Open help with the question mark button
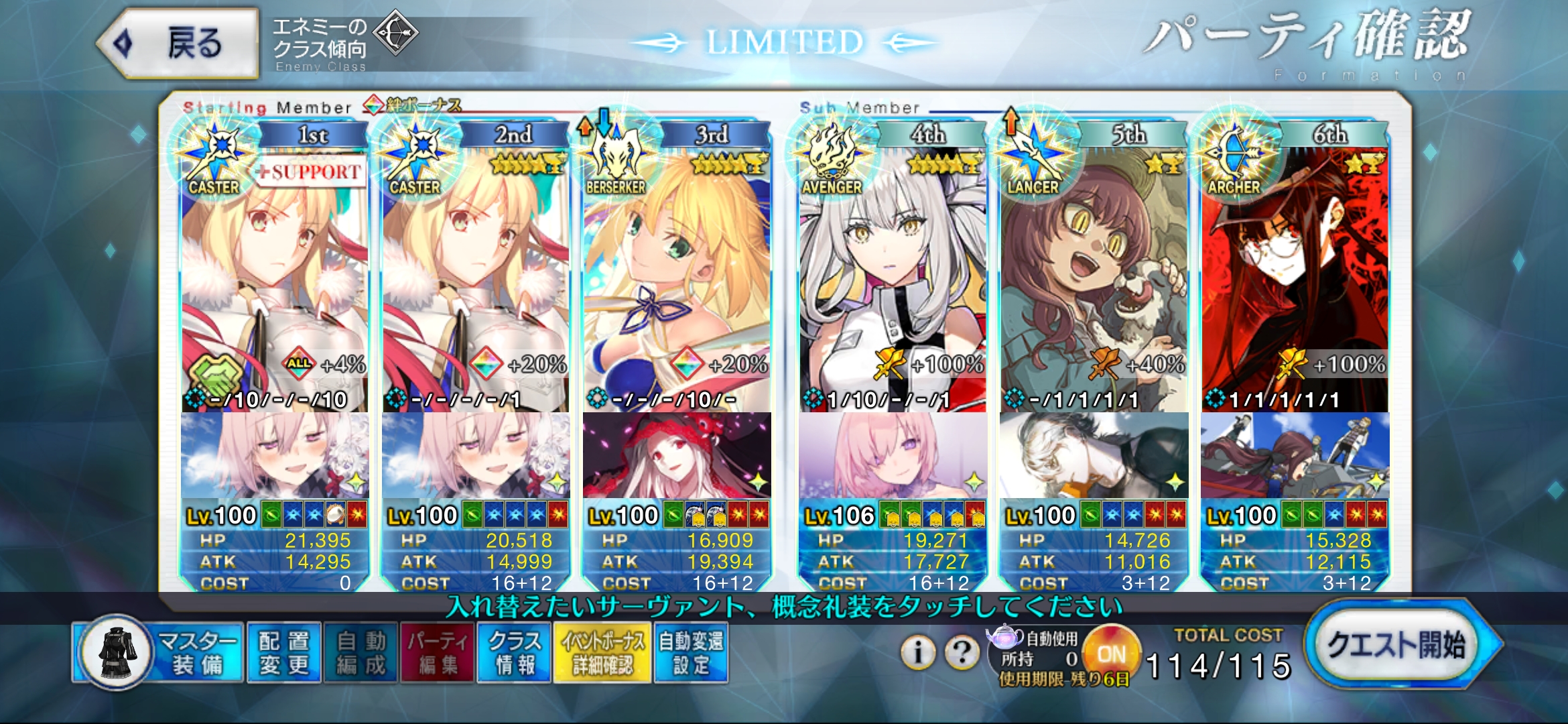1568x724 pixels. point(962,651)
